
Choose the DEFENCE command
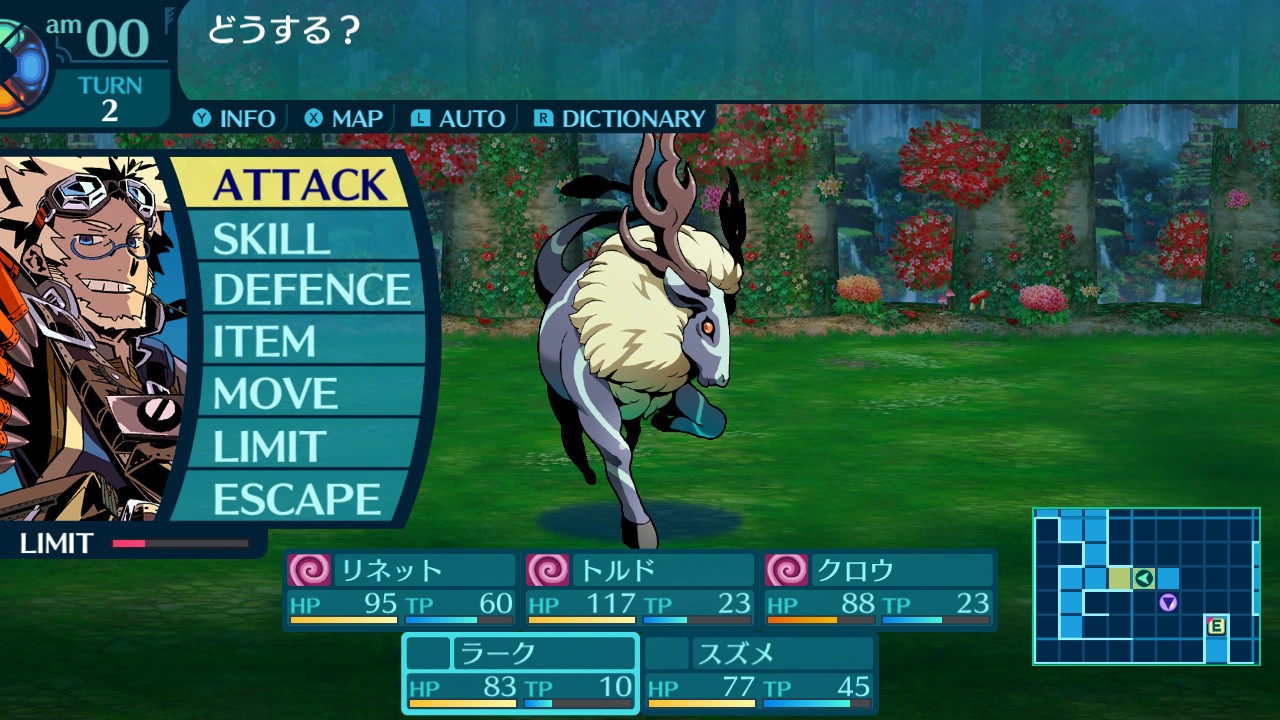pos(310,289)
